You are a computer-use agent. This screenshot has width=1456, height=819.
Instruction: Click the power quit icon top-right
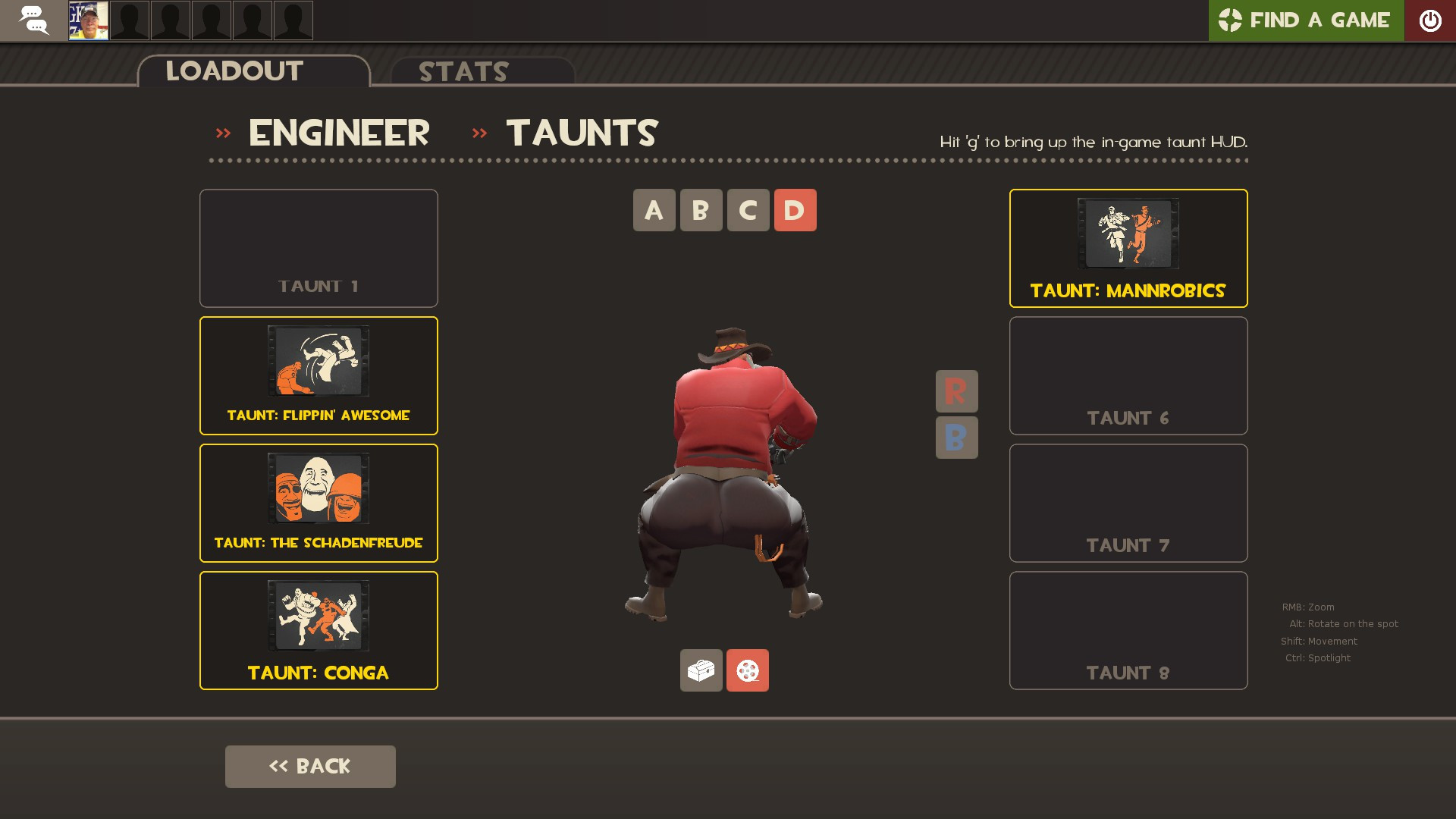(1431, 20)
